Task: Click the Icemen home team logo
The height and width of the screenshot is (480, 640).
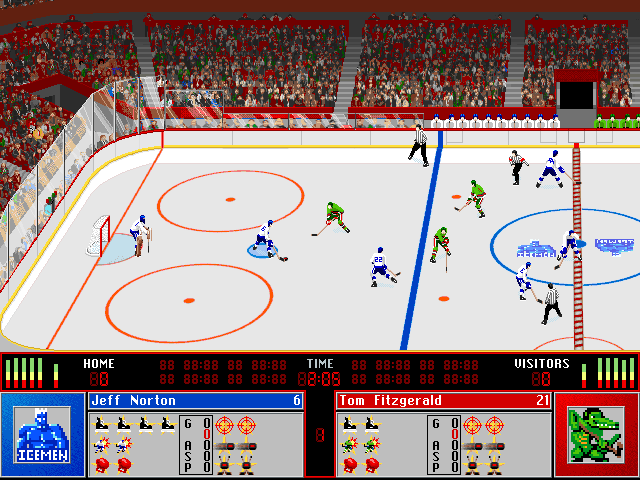Action: coord(42,435)
